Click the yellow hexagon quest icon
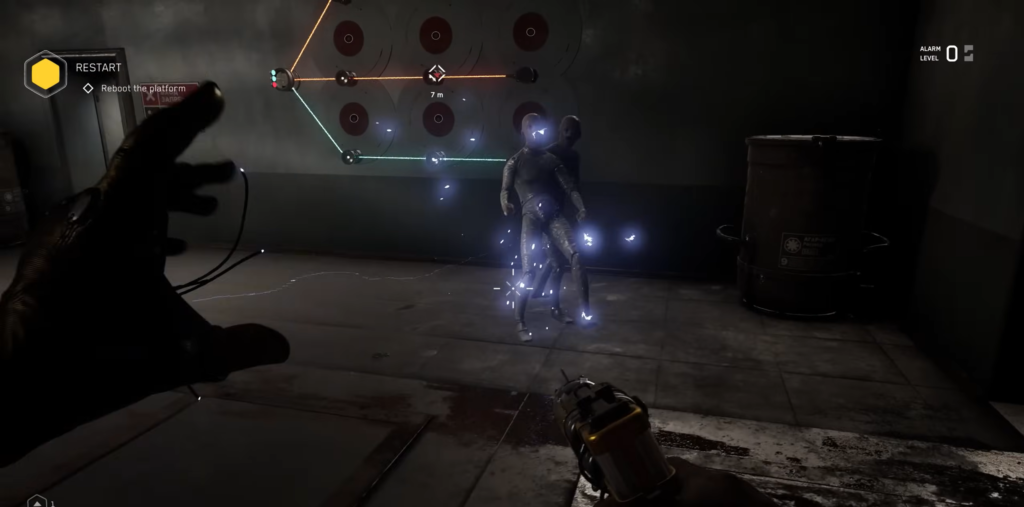This screenshot has height=507, width=1024. pyautogui.click(x=45, y=73)
